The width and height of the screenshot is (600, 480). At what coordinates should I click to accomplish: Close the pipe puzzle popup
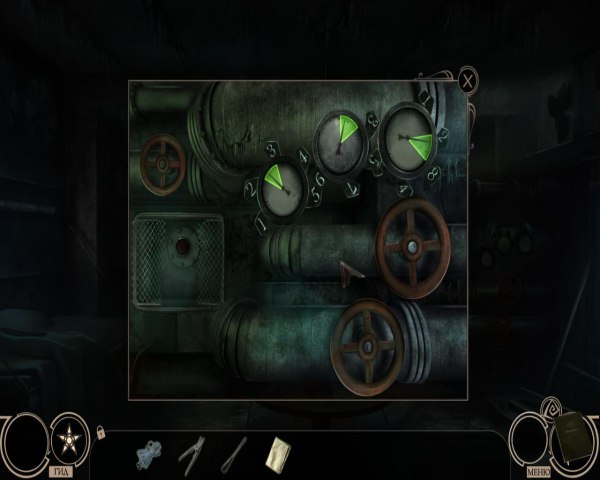pos(468,80)
